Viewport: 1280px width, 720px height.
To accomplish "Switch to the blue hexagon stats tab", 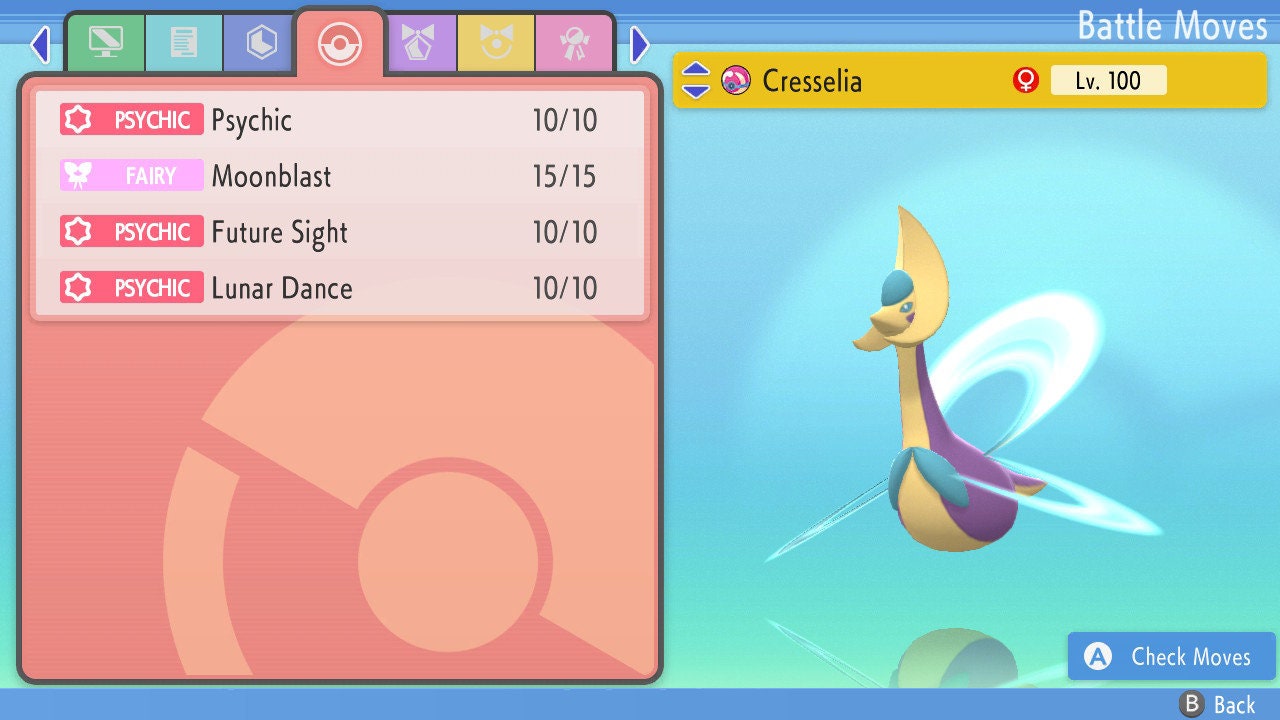I will [261, 42].
